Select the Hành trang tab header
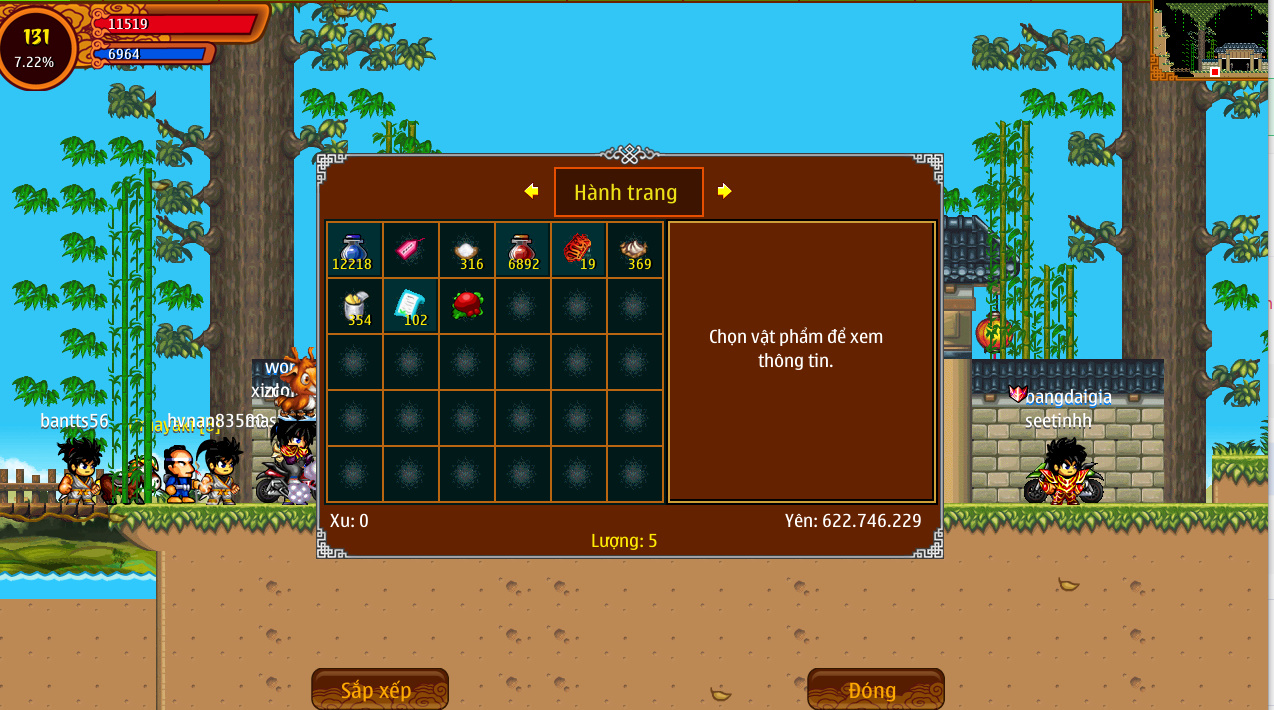Image resolution: width=1274 pixels, height=710 pixels. 628,192
